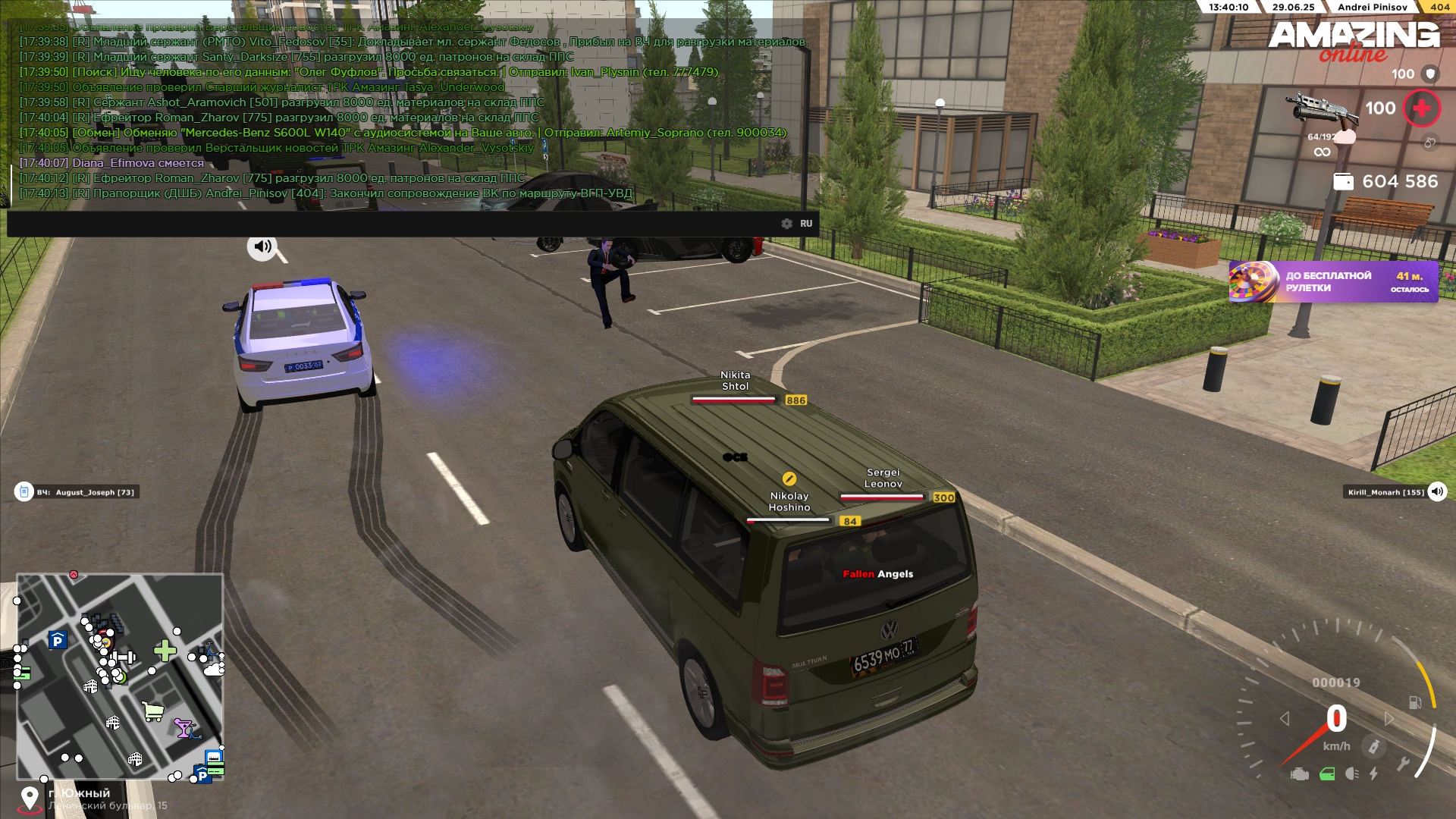
Task: Click the location pin beside г. Южный
Action: pyautogui.click(x=30, y=798)
